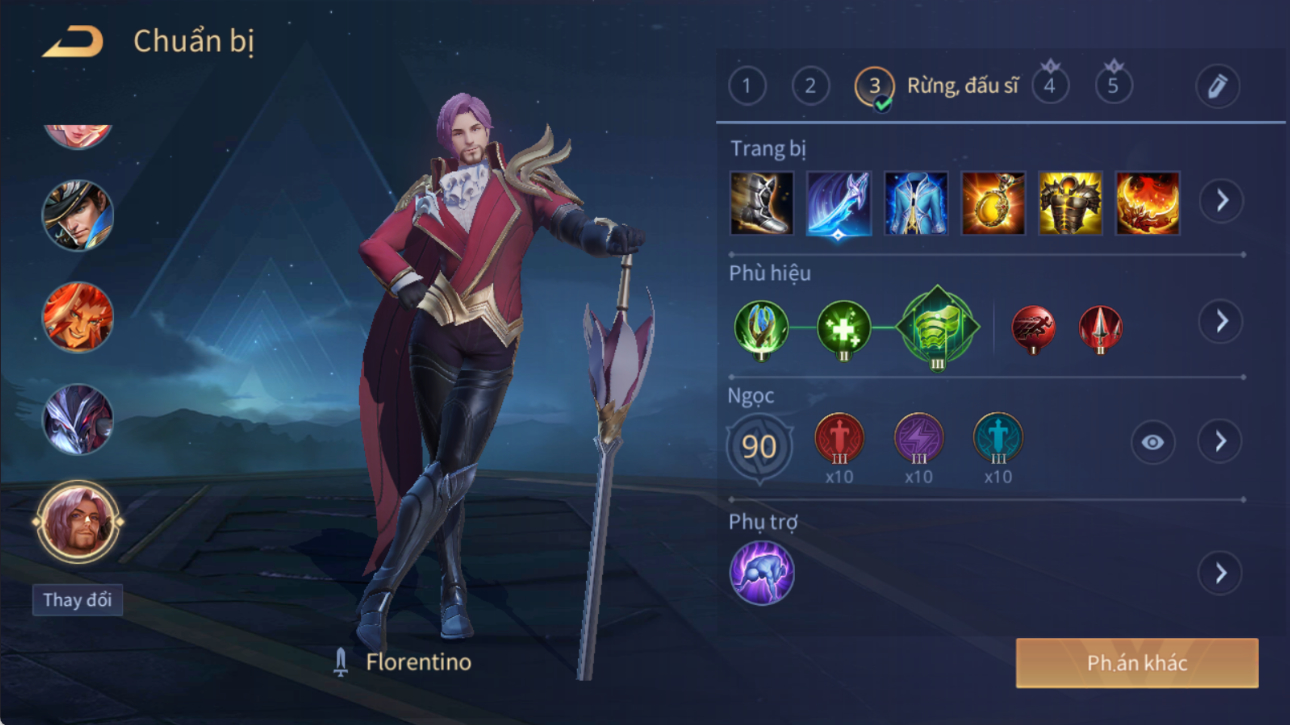The width and height of the screenshot is (1290, 725).
Task: Select loadout preset 5
Action: pos(1113,86)
